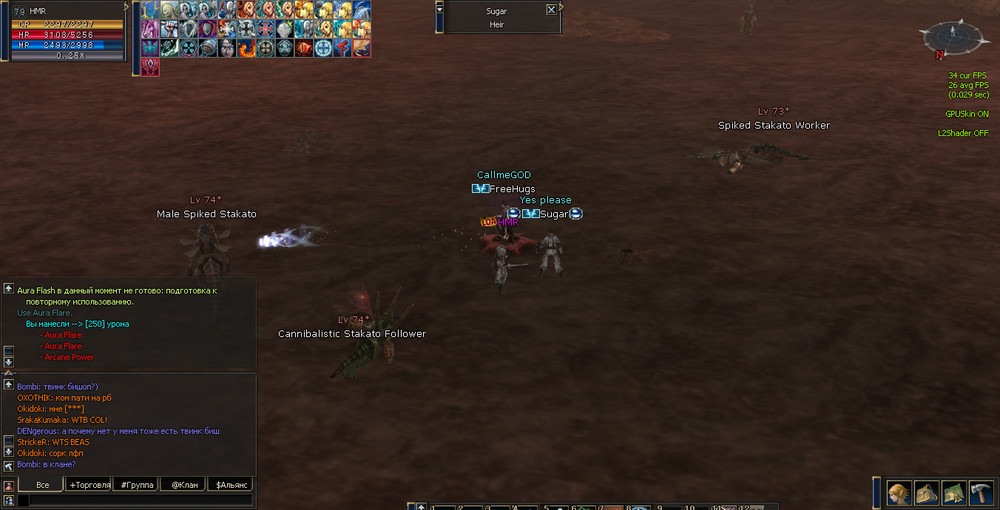Open the character status head icon
The image size is (1000, 510).
coord(899,493)
